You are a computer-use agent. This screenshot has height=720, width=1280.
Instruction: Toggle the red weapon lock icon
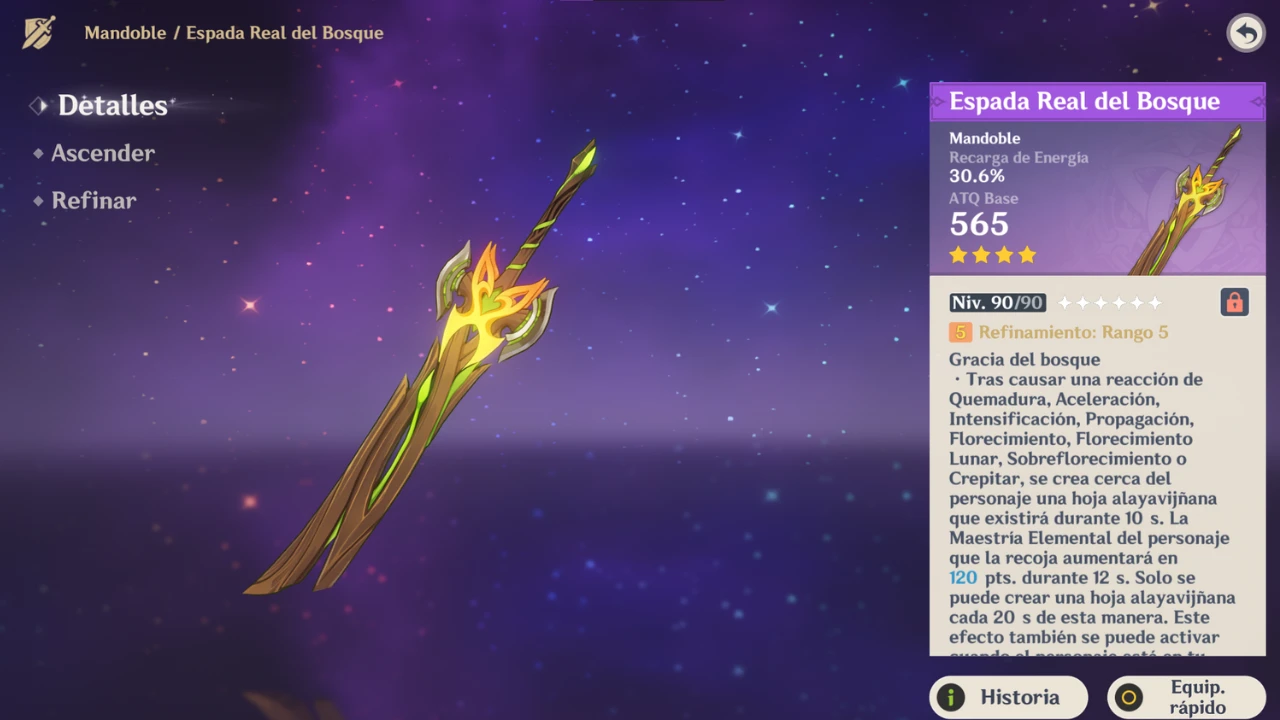pos(1234,302)
